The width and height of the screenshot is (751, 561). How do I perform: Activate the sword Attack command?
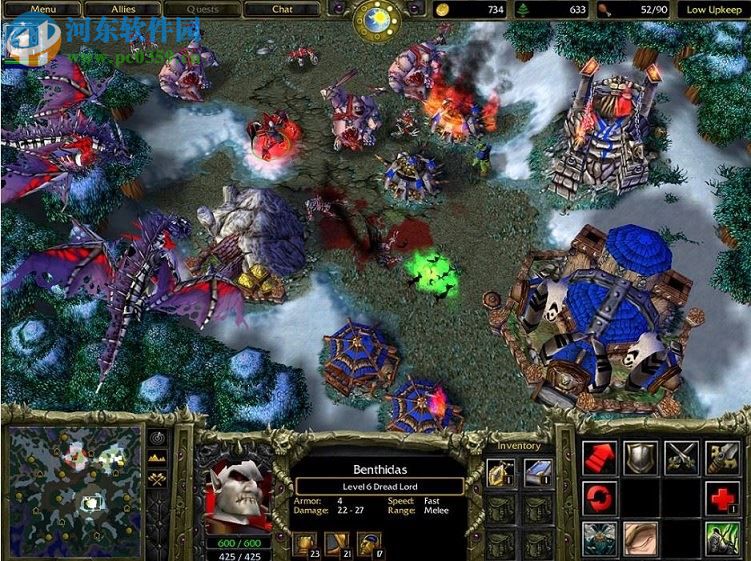coord(722,458)
